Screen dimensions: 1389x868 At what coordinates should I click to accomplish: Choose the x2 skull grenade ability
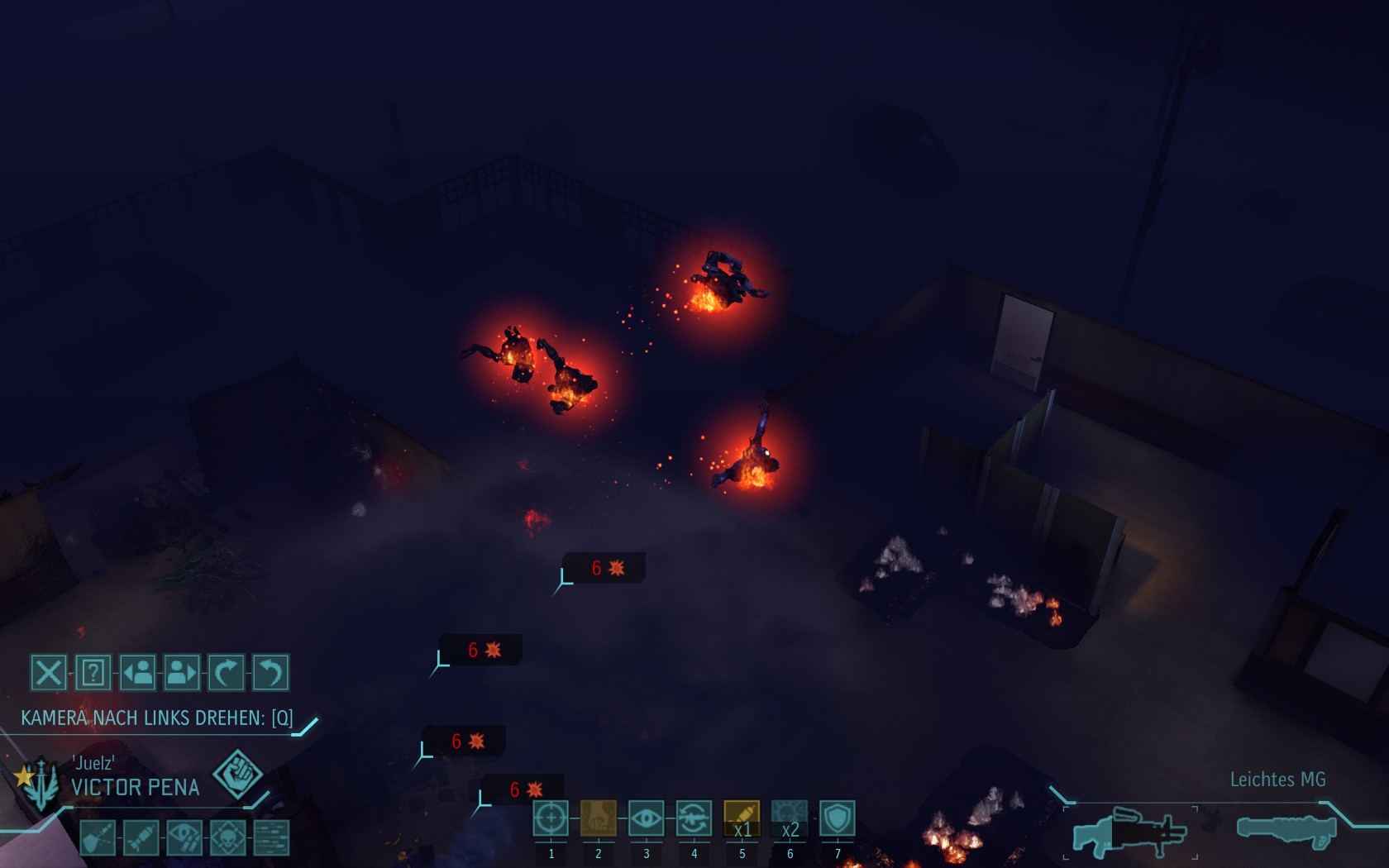tap(790, 818)
